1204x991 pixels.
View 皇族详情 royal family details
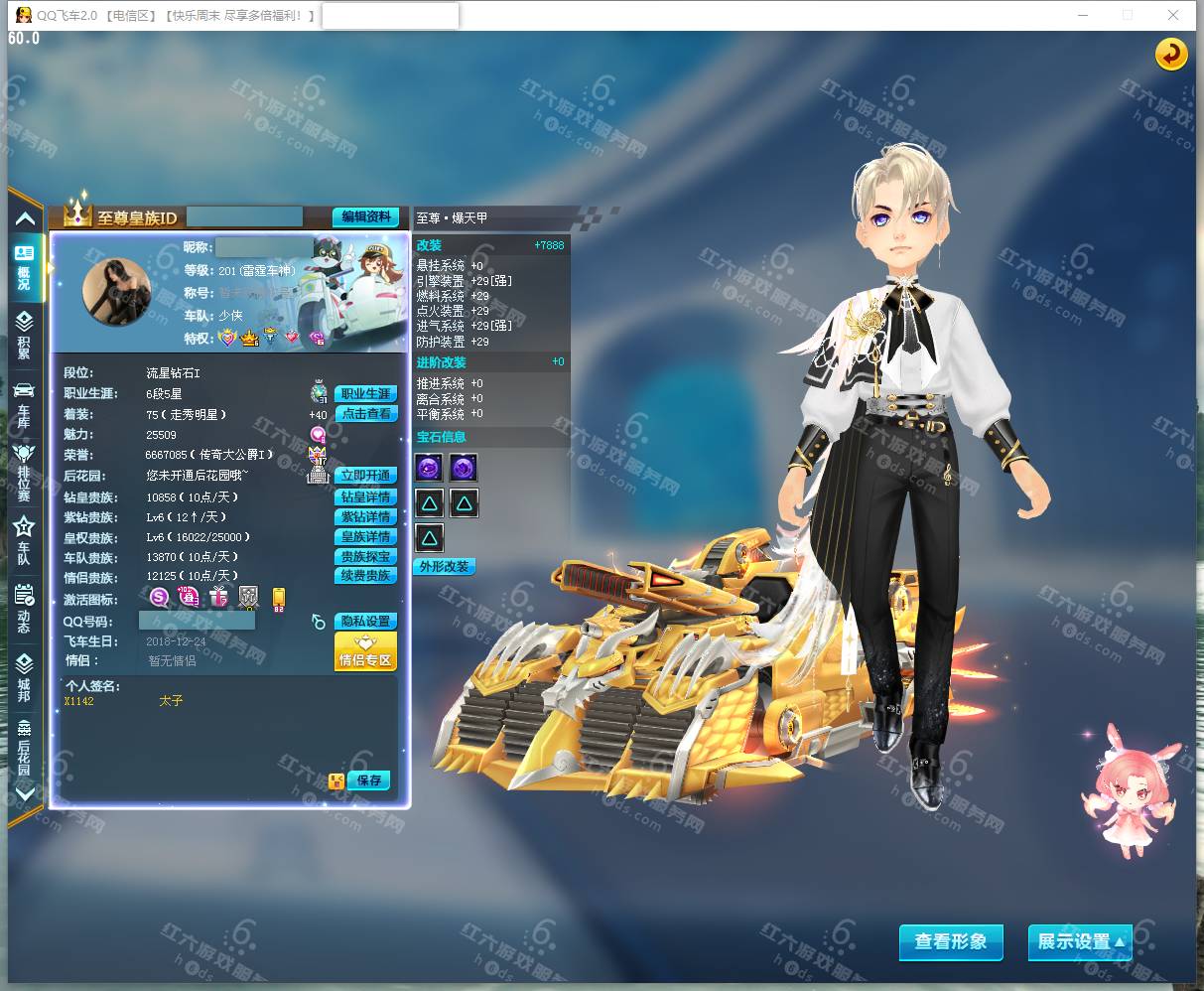click(x=365, y=537)
